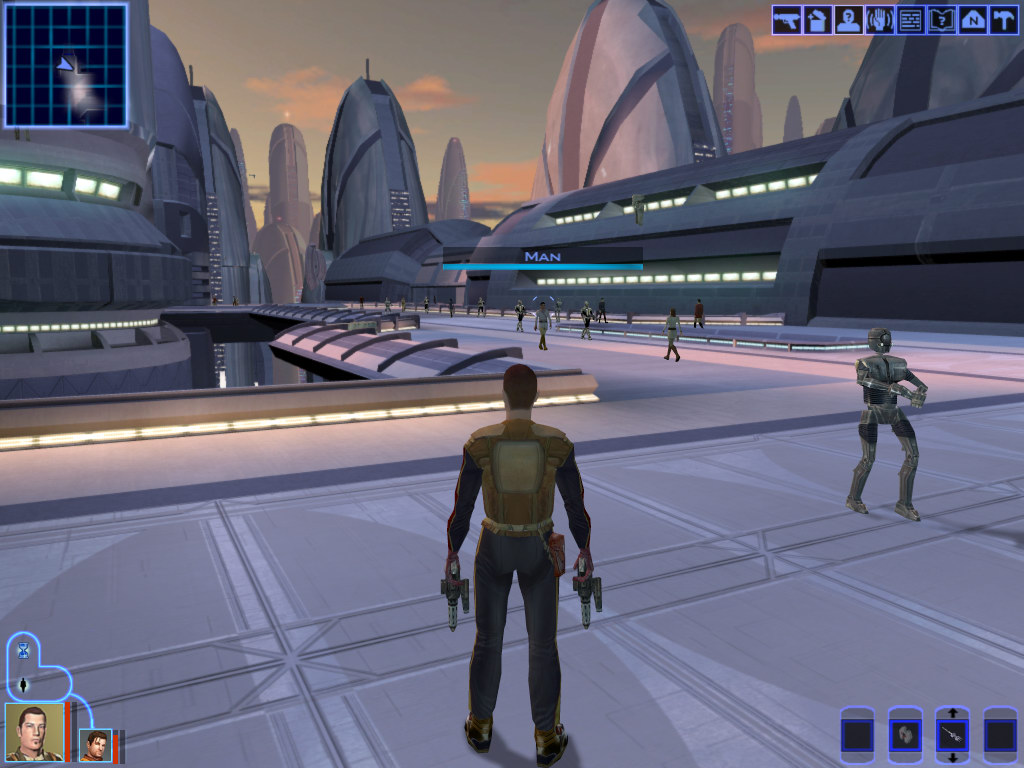Toggle solo mode silhouette icon
This screenshot has width=1024, height=768.
pos(23,685)
